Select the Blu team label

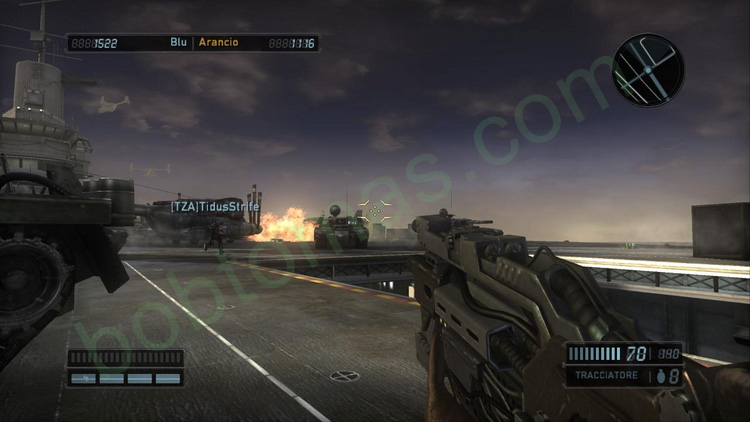click(179, 43)
